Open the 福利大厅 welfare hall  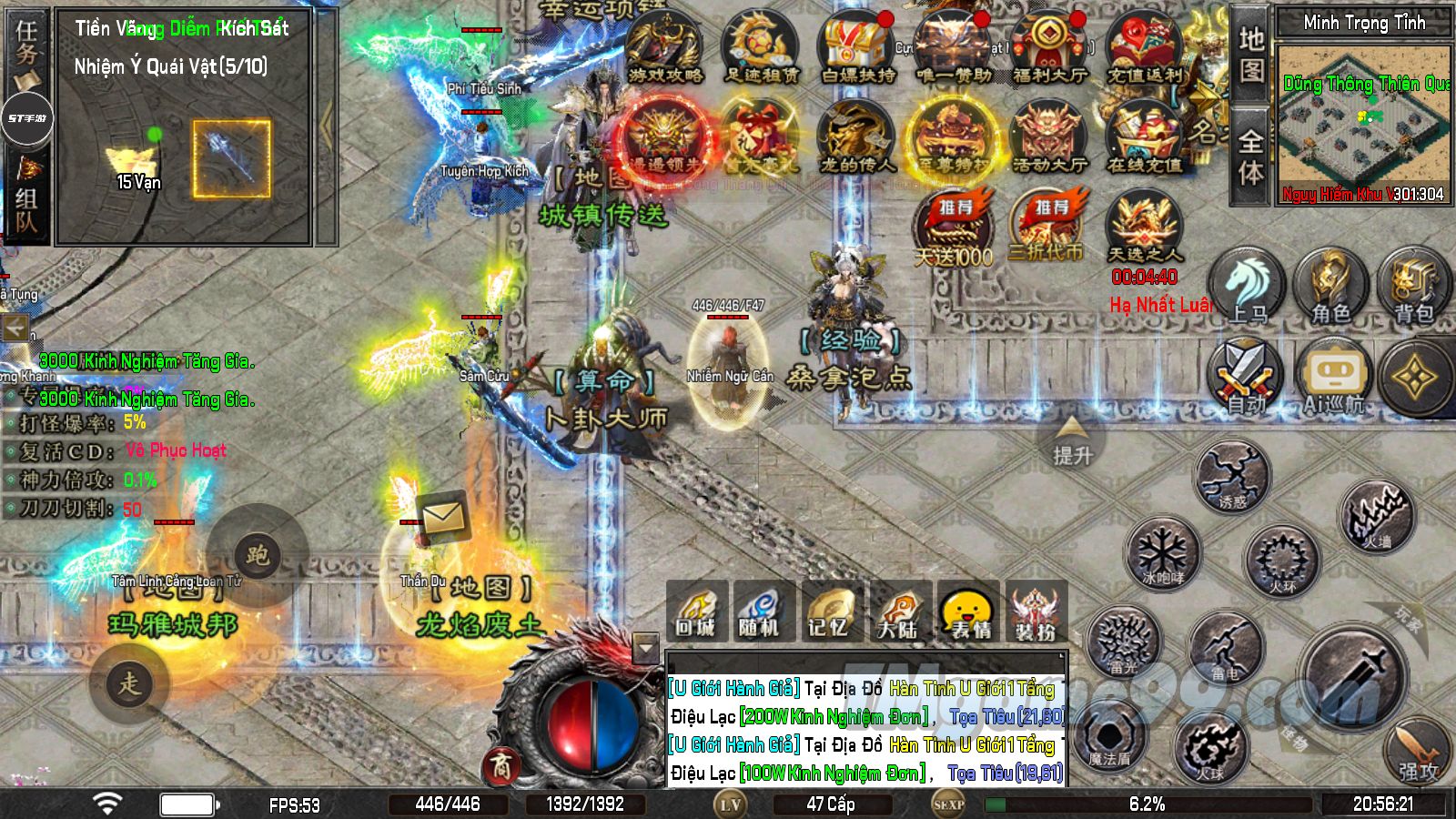tap(1049, 47)
